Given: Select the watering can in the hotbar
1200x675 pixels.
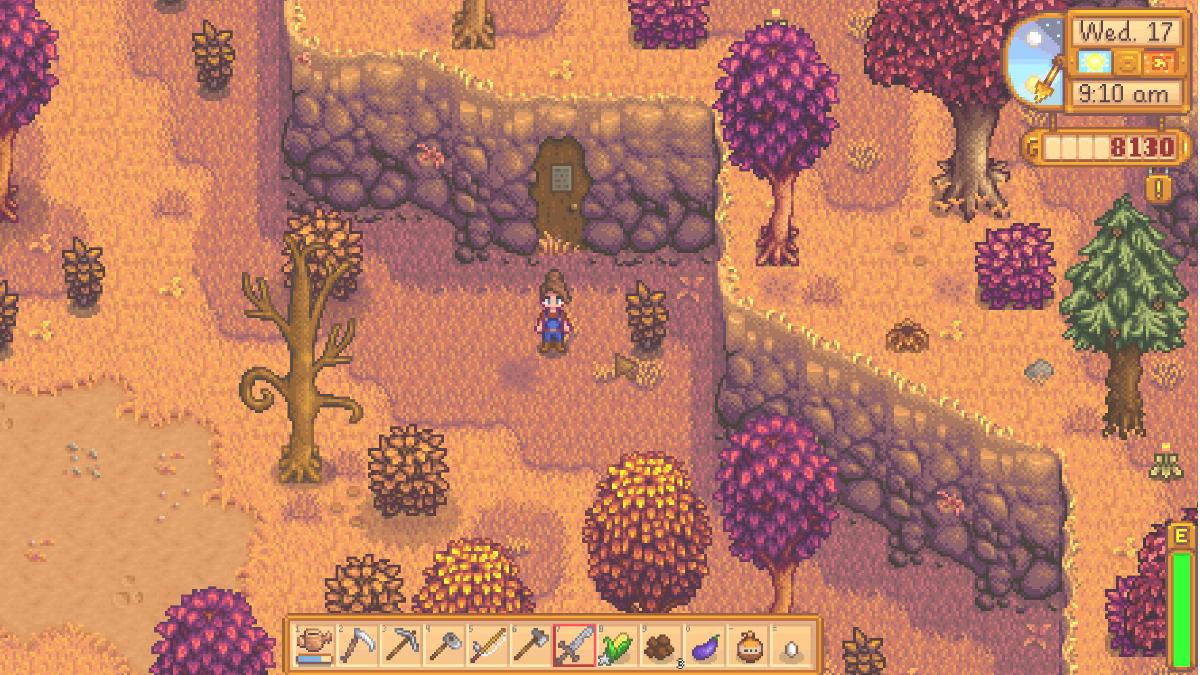Looking at the screenshot, I should [315, 645].
